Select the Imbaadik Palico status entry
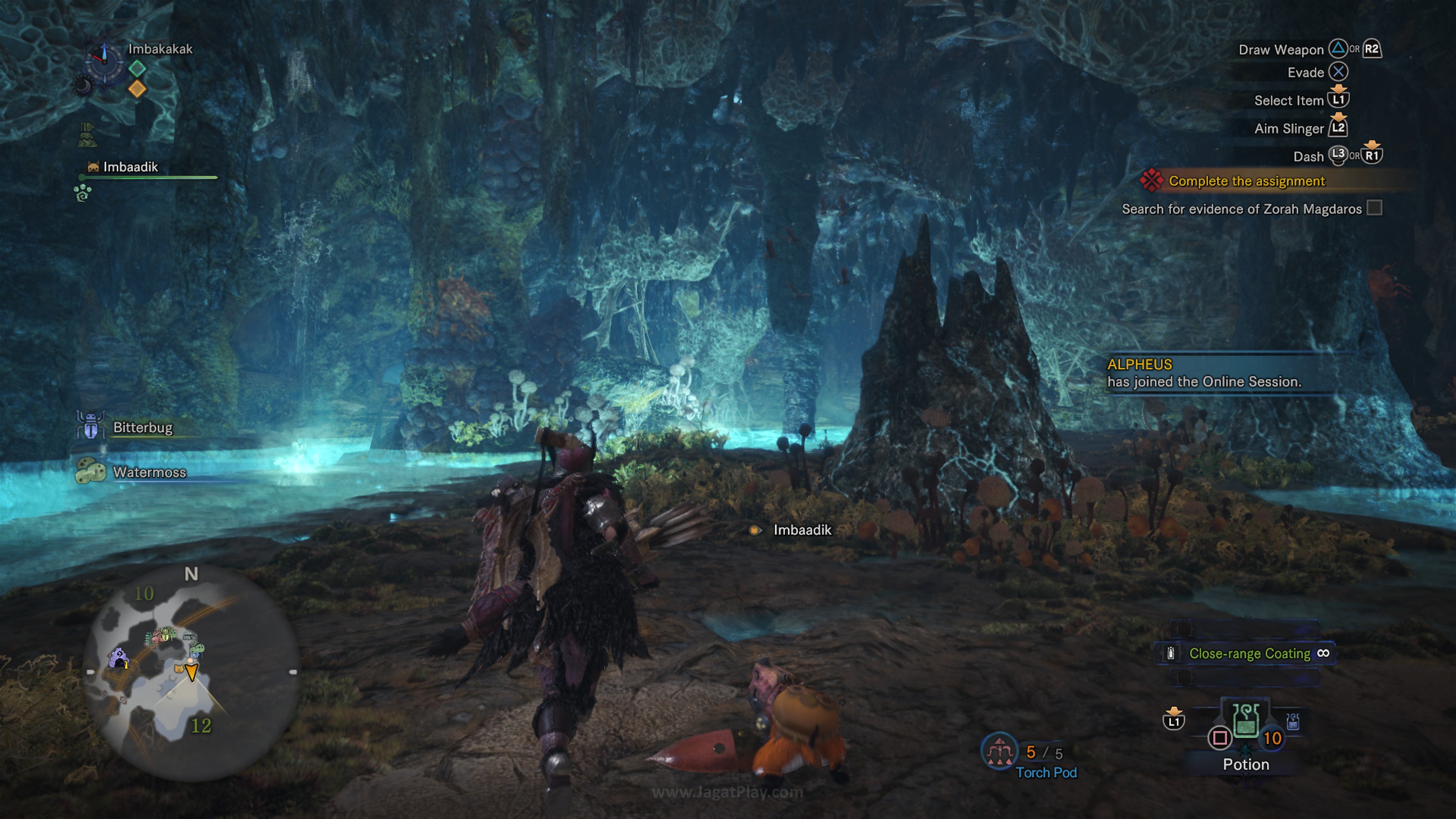This screenshot has width=1456, height=819. 130,167
